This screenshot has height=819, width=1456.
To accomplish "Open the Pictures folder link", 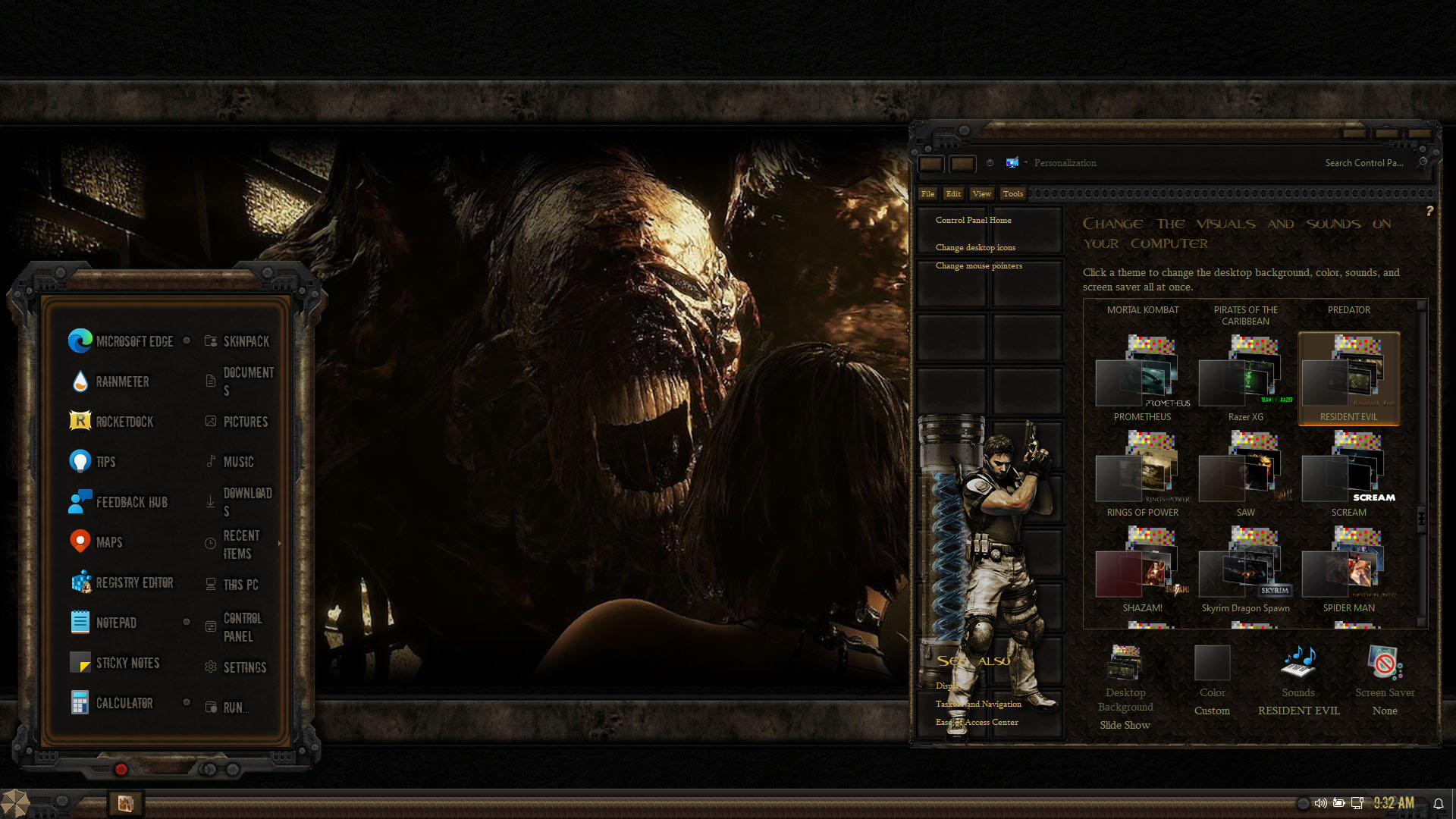I will [237, 422].
